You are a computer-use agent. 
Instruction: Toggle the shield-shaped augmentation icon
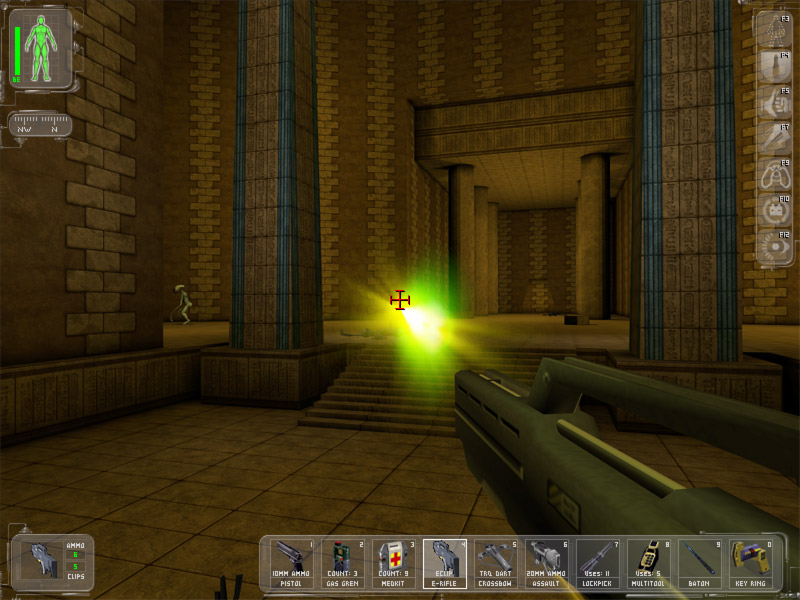772,65
